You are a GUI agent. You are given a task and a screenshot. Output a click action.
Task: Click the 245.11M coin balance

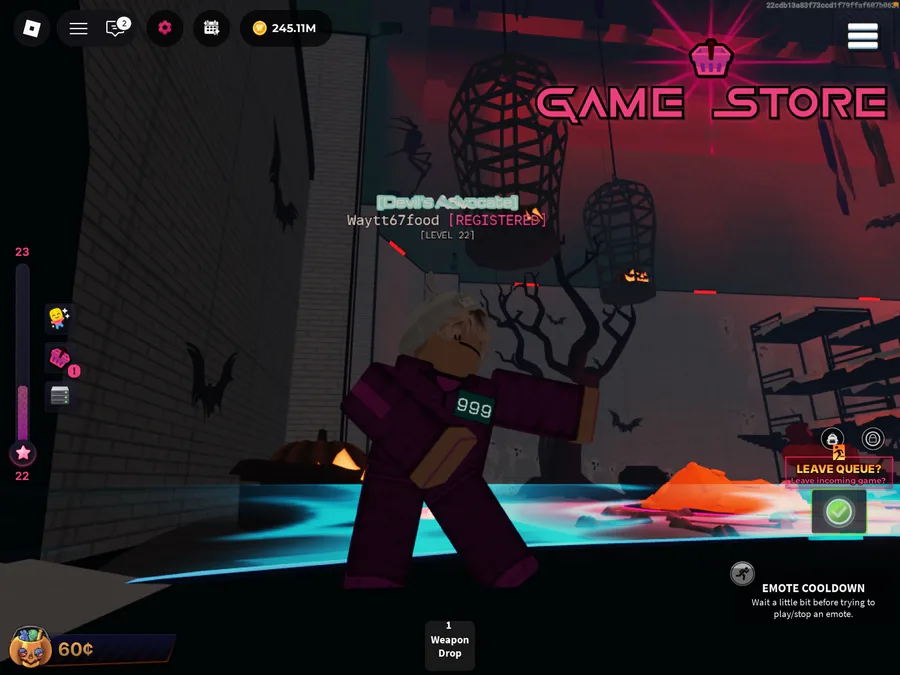285,28
